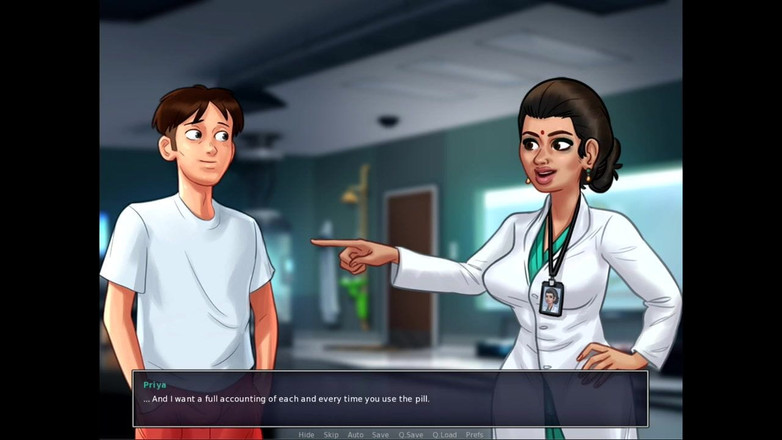Hide the dialogue box with Hide
The image size is (782, 440).
[x=306, y=435]
